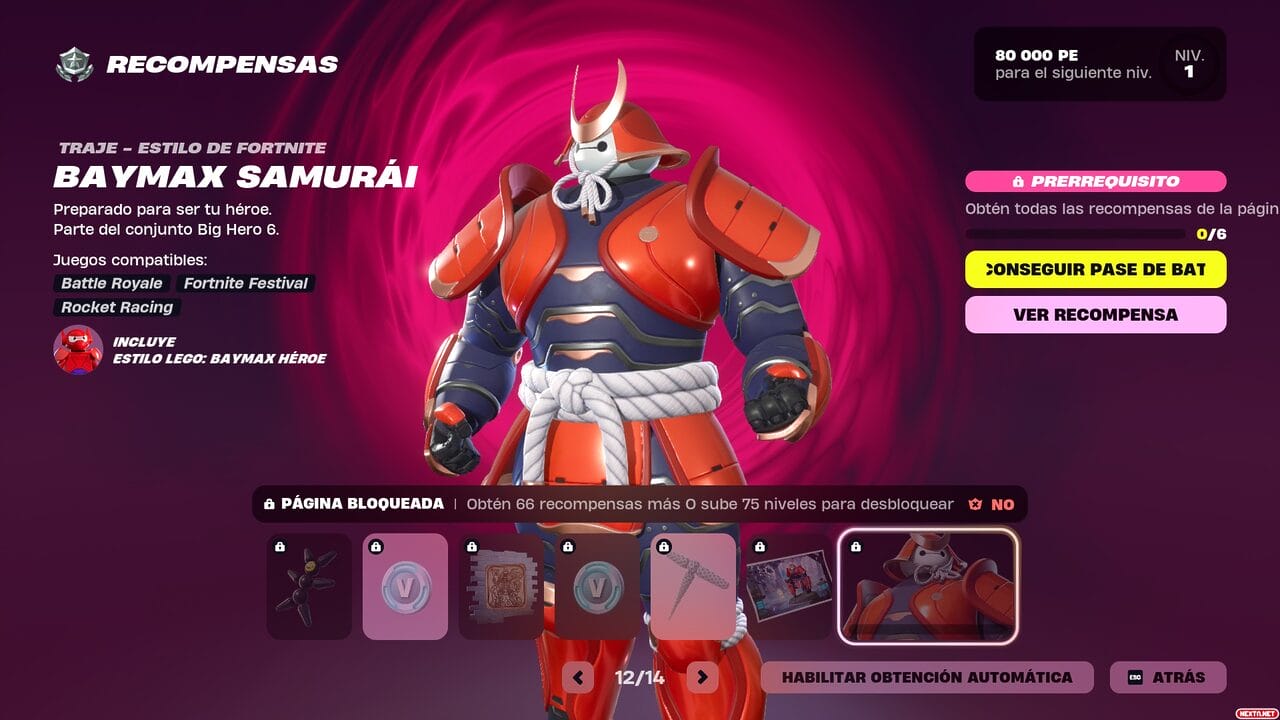Click the LEGO Baymax Héroe style icon

point(78,350)
